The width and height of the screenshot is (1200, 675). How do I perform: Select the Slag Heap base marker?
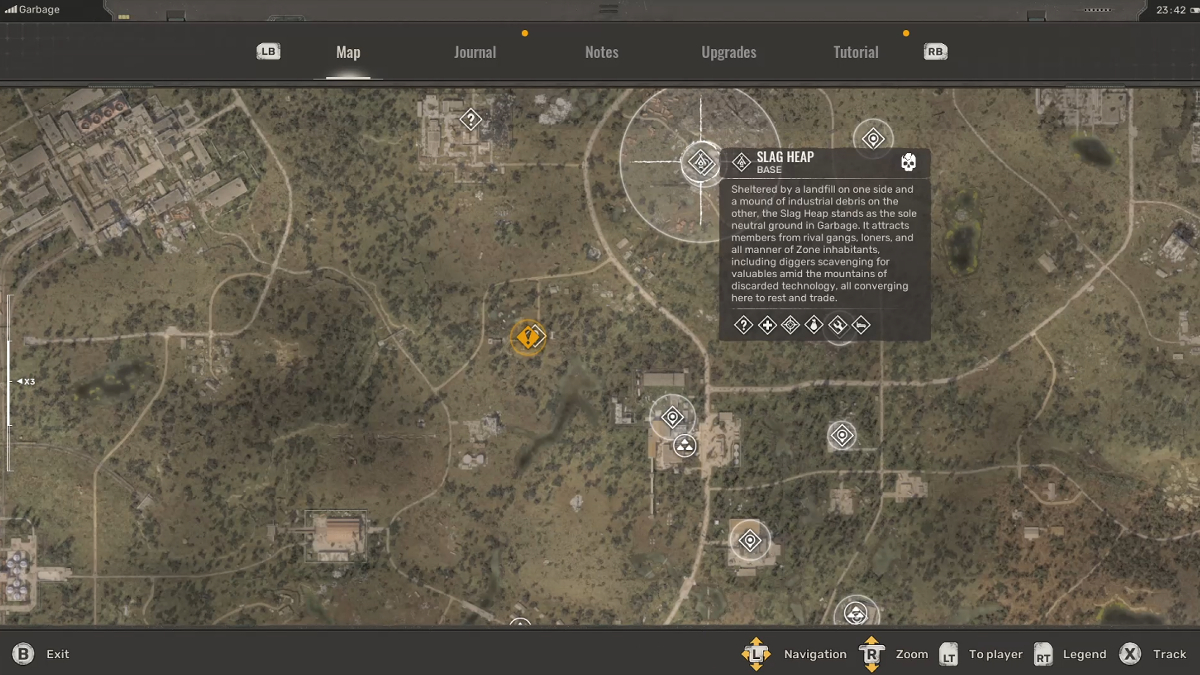pyautogui.click(x=701, y=162)
